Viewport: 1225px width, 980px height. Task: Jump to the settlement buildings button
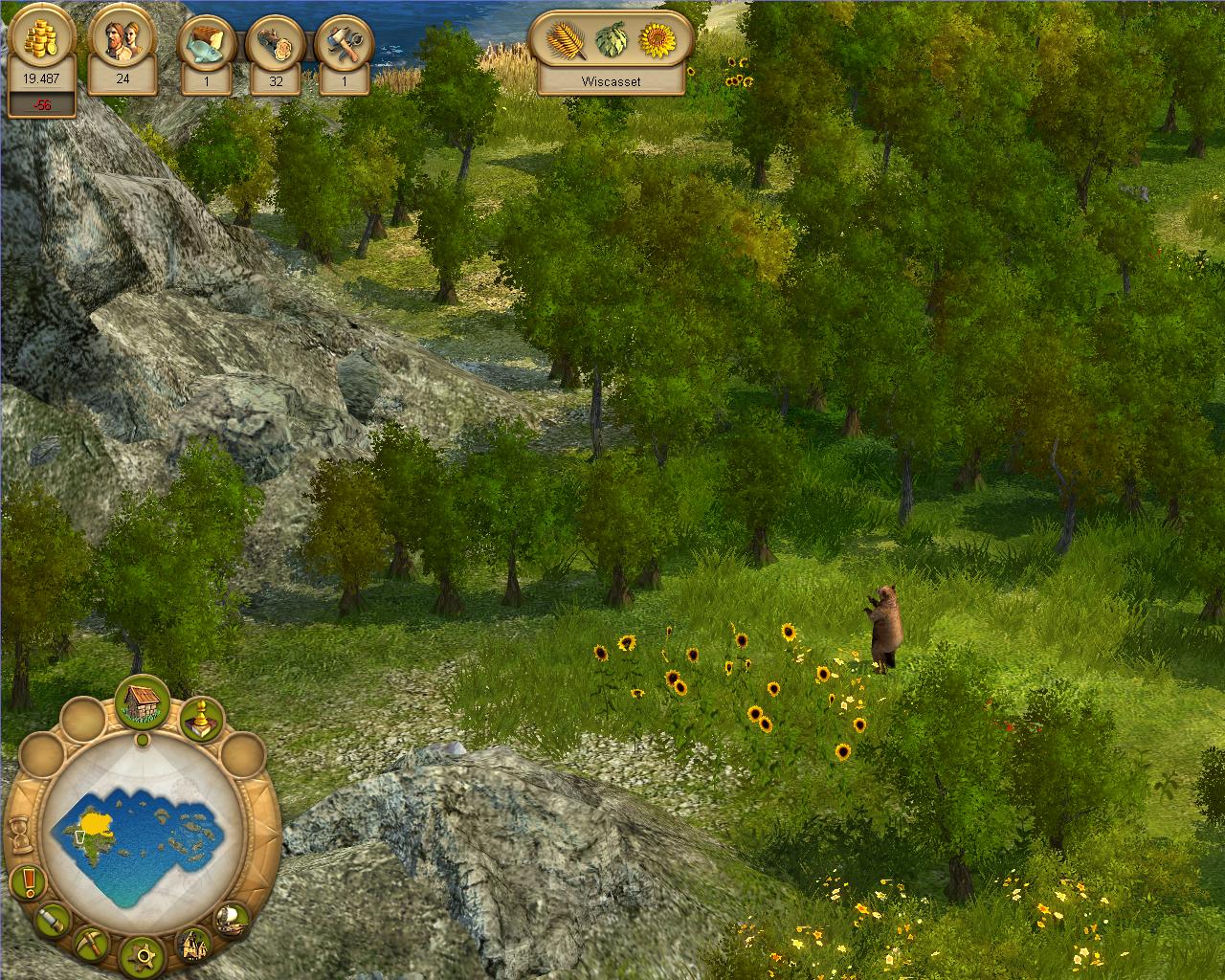point(195,945)
